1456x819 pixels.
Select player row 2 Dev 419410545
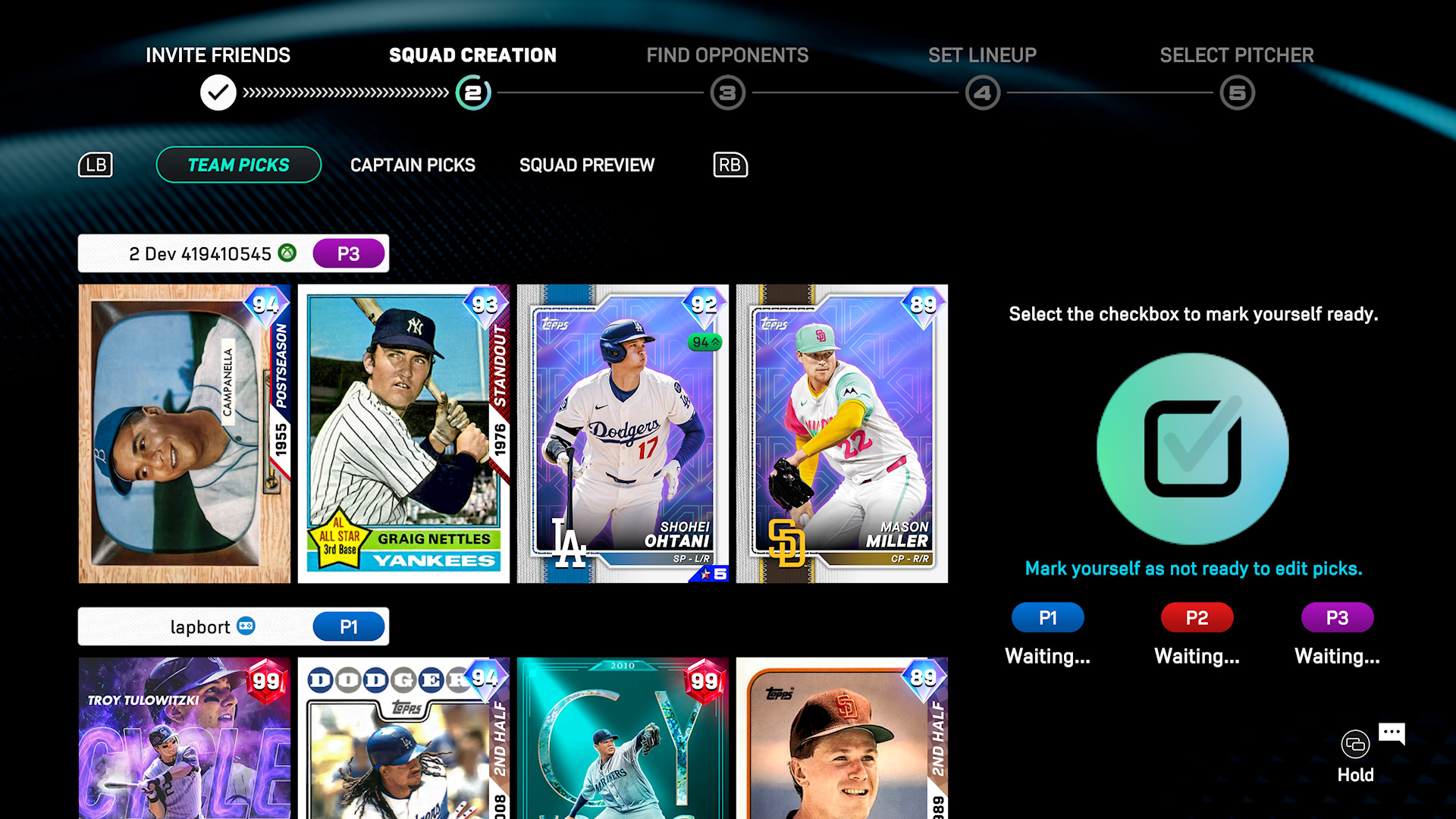click(x=233, y=253)
